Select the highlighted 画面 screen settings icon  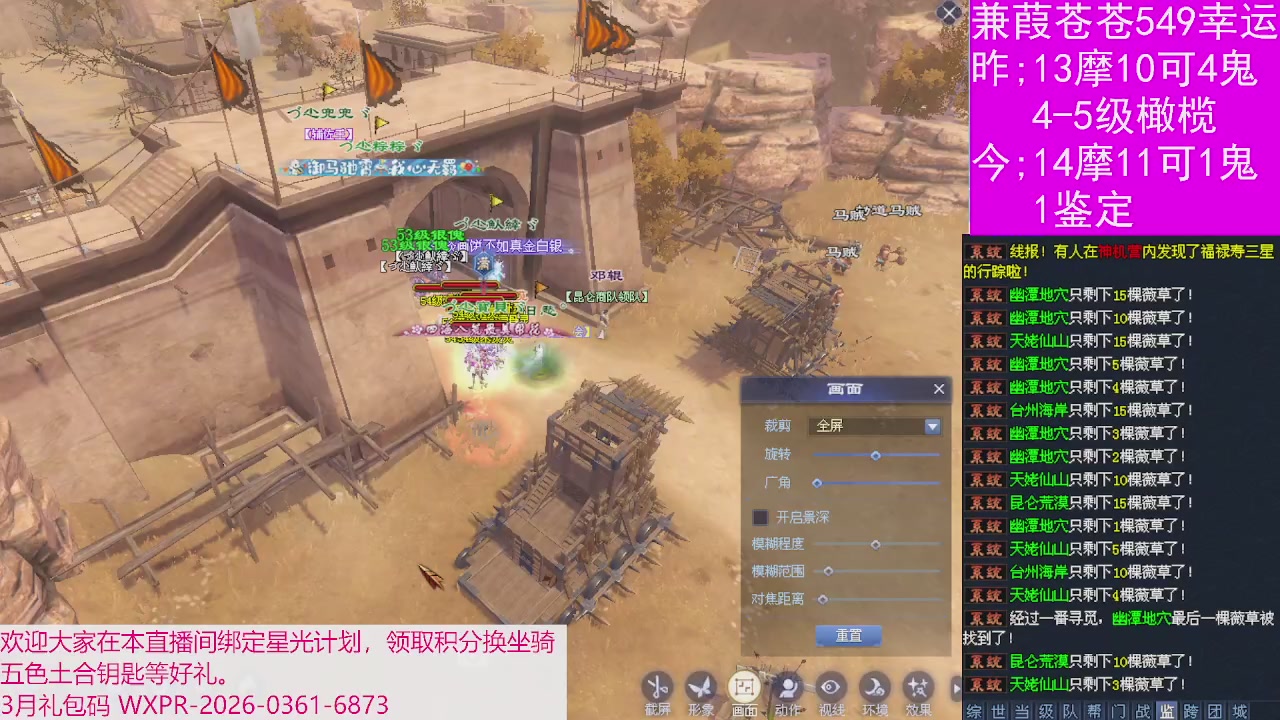click(x=744, y=688)
